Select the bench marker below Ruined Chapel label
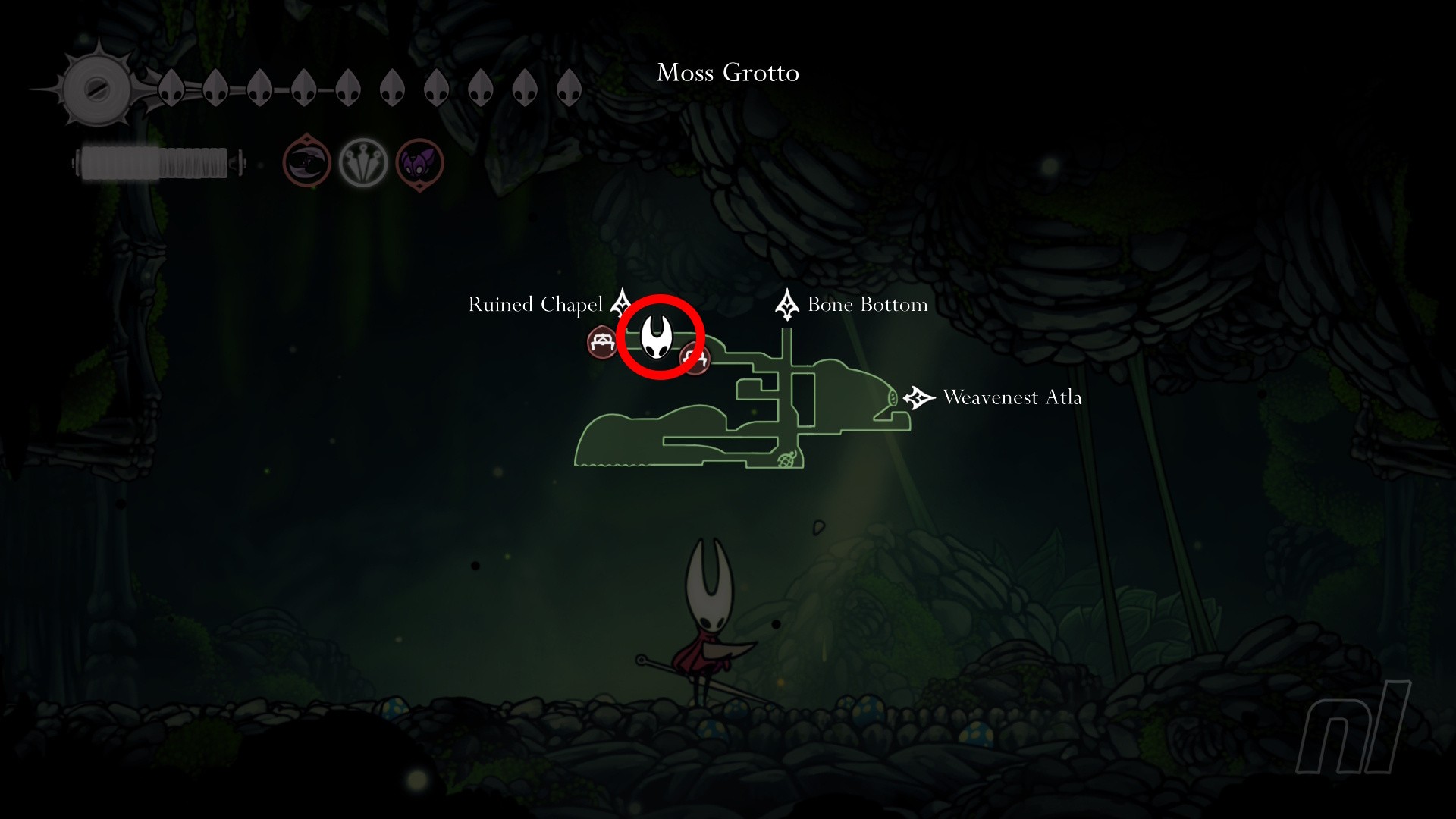The height and width of the screenshot is (819, 1456). click(x=603, y=343)
